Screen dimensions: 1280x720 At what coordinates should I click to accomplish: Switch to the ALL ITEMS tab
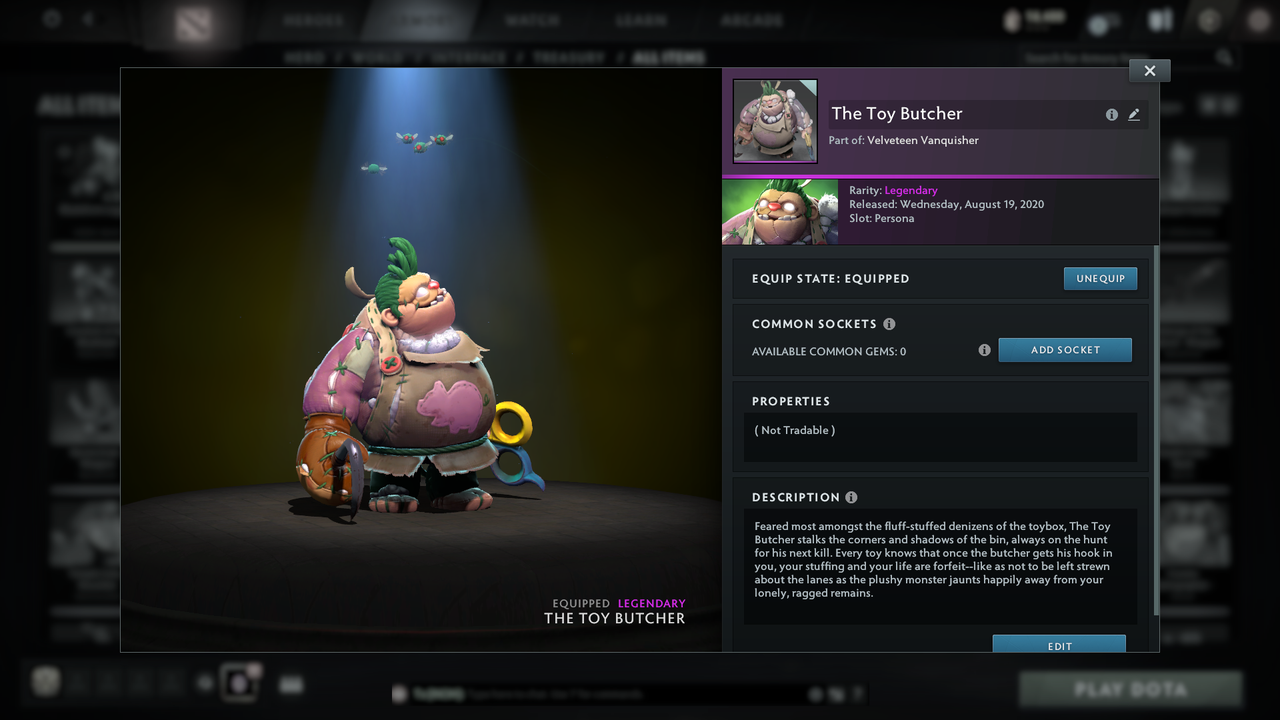coord(667,57)
